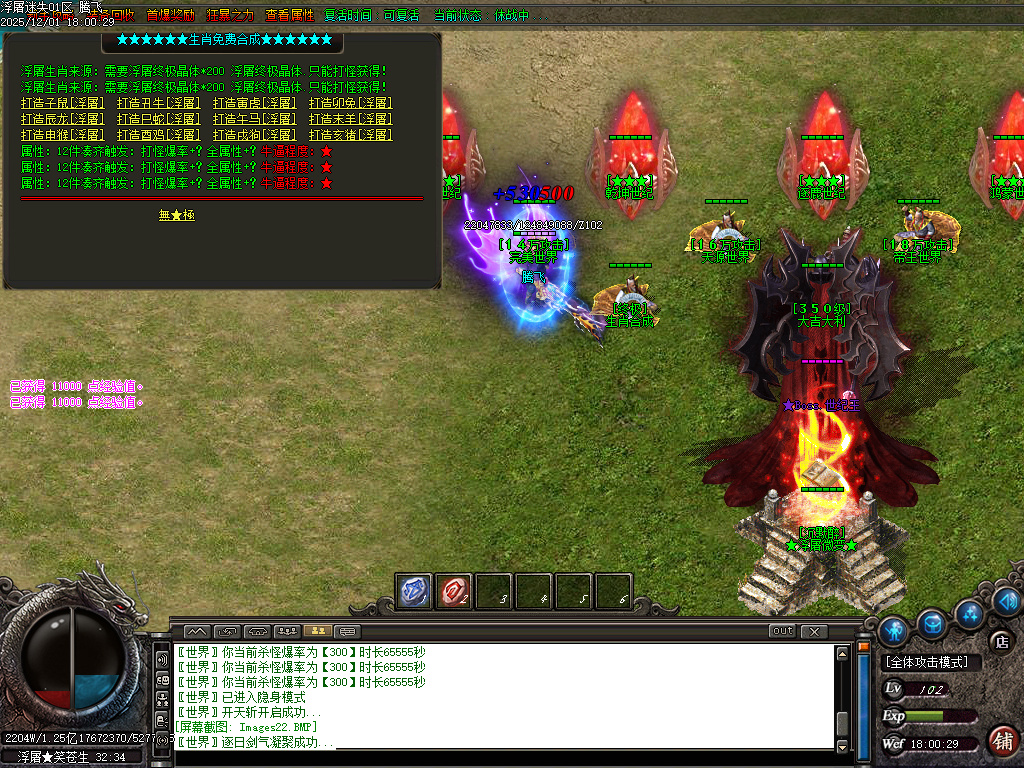The width and height of the screenshot is (1024, 768).
Task: Open the 狂暴之力 berserk power menu
Action: (x=230, y=16)
